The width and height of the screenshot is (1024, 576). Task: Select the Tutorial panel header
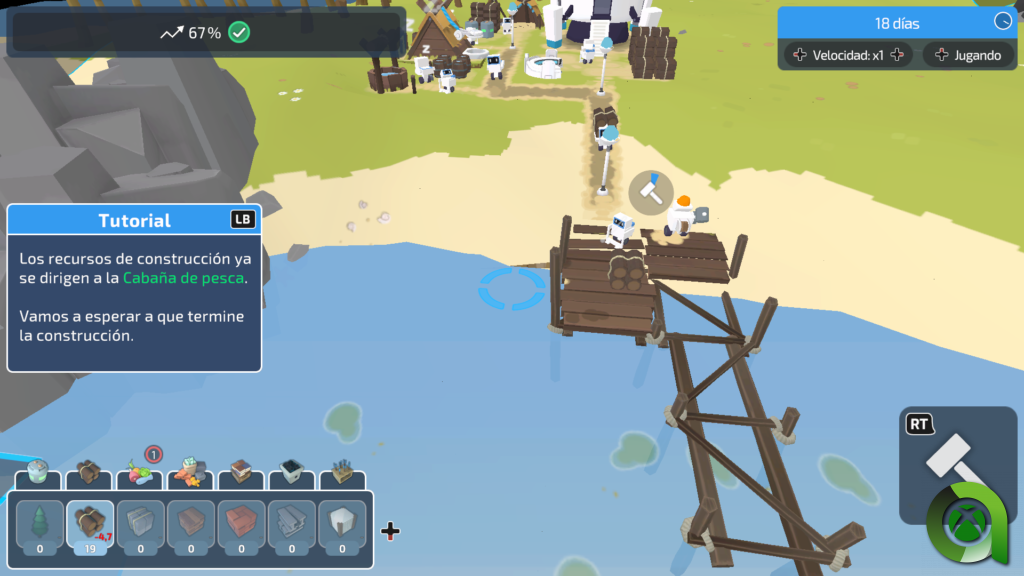click(x=134, y=220)
